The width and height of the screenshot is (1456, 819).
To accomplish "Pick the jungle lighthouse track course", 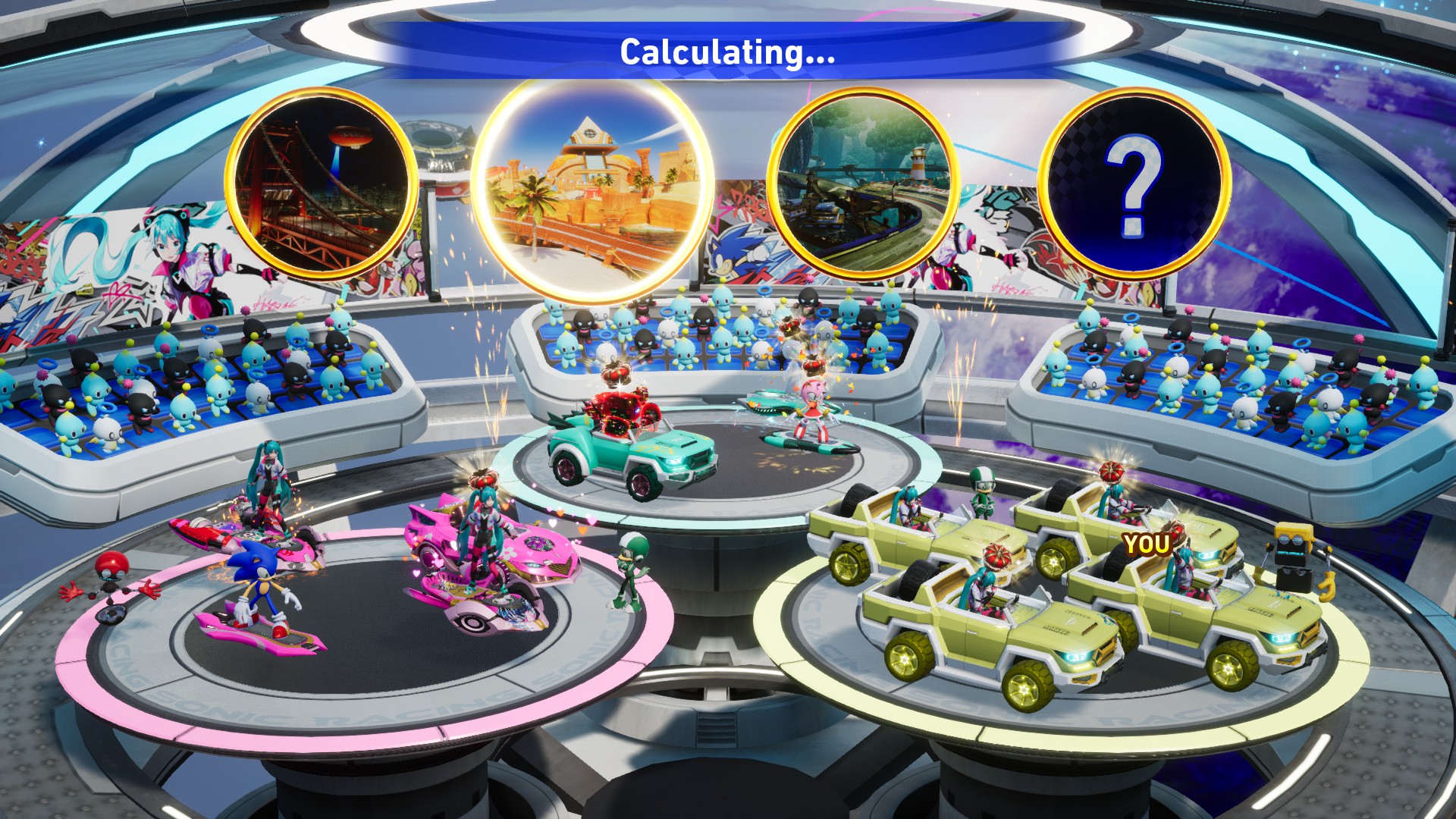I will 863,184.
